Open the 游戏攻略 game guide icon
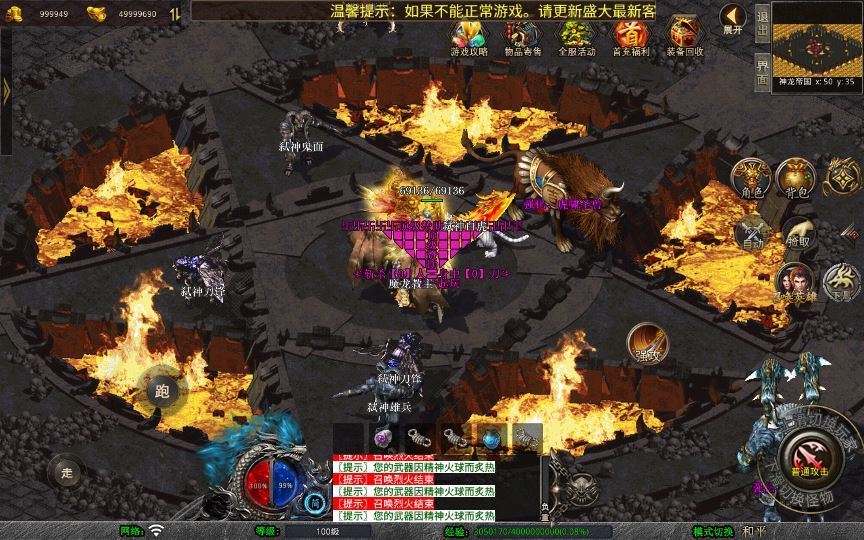This screenshot has width=864, height=540. (x=469, y=36)
